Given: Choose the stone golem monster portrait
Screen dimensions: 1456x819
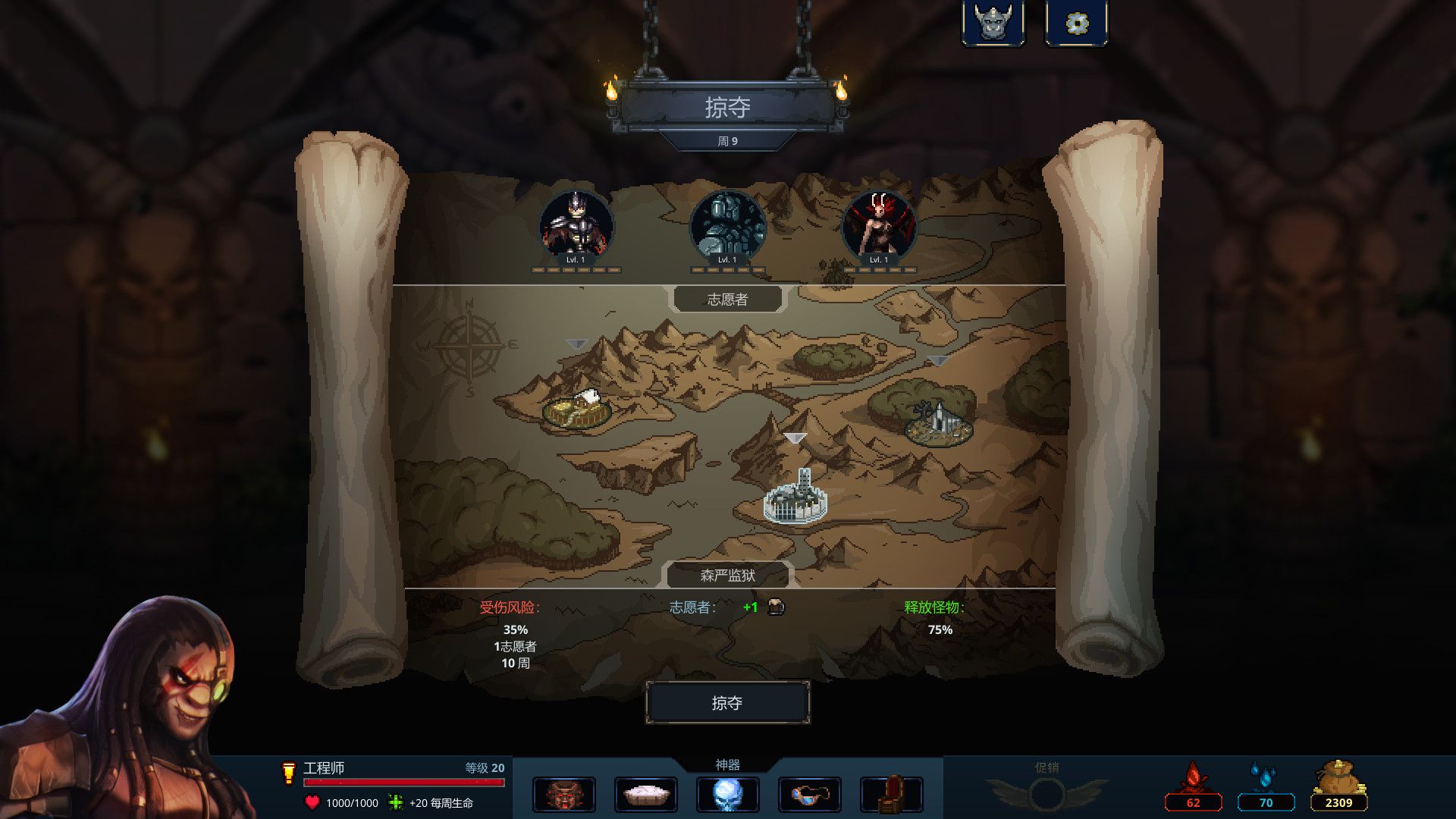Looking at the screenshot, I should 727,226.
